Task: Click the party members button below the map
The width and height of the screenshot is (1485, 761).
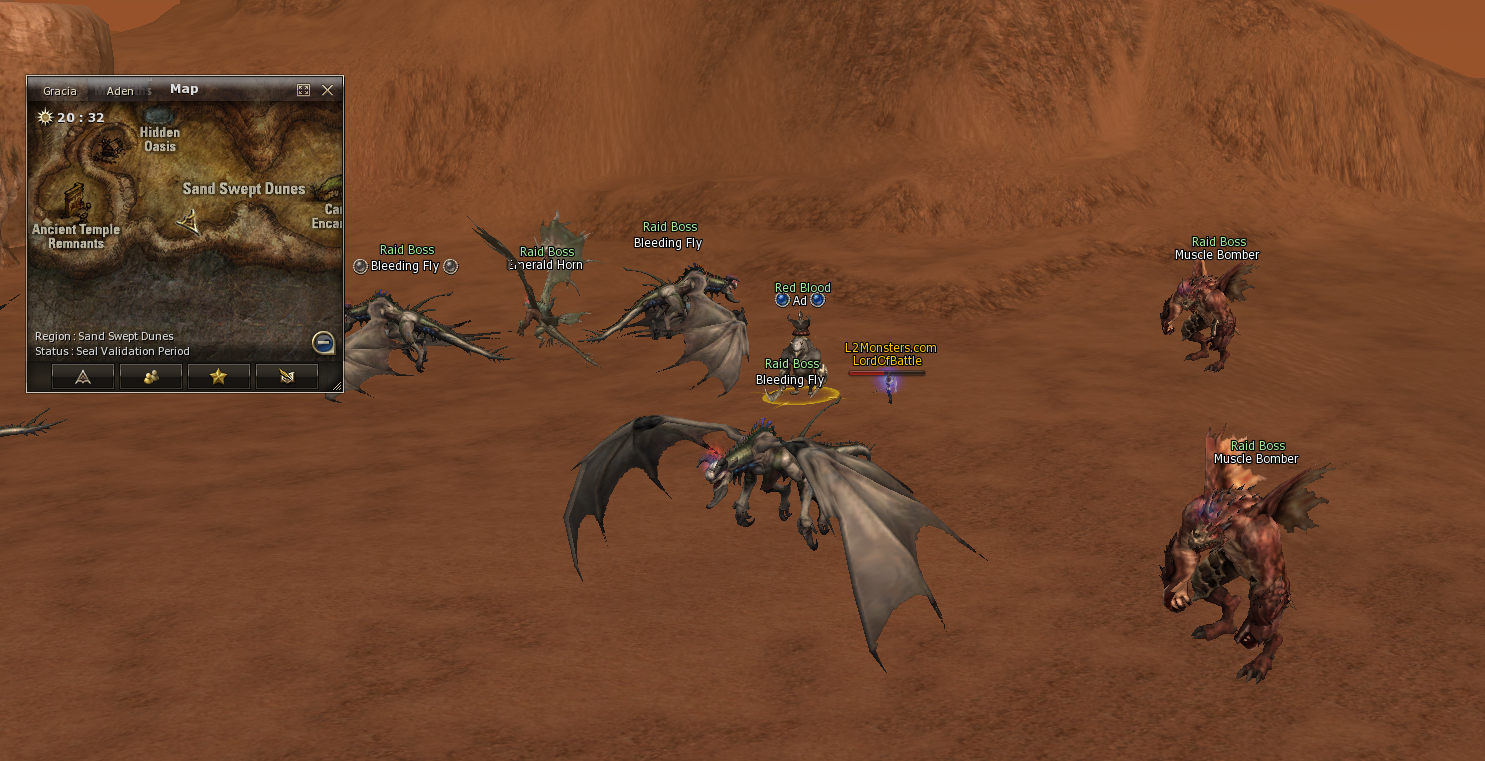Action: pos(151,376)
